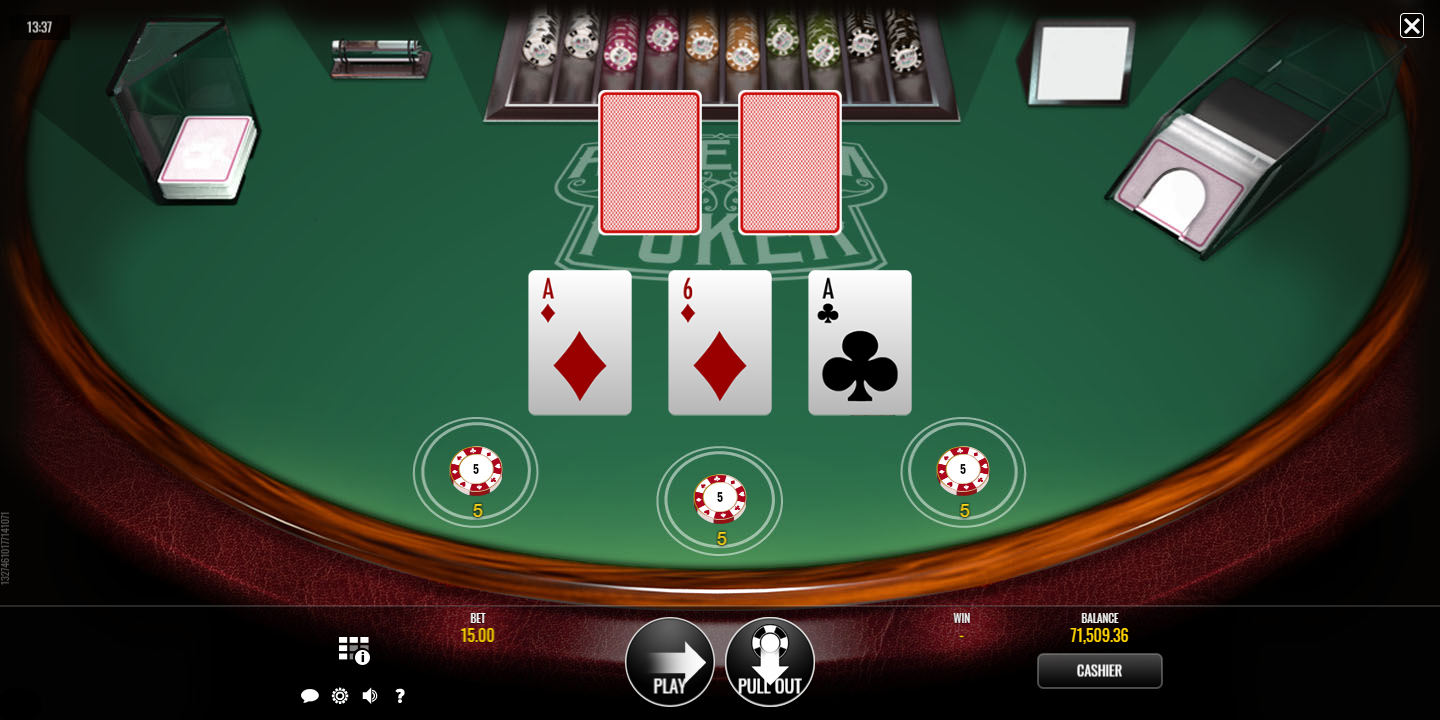Close the game with the X button
The image size is (1440, 720).
click(x=1411, y=26)
